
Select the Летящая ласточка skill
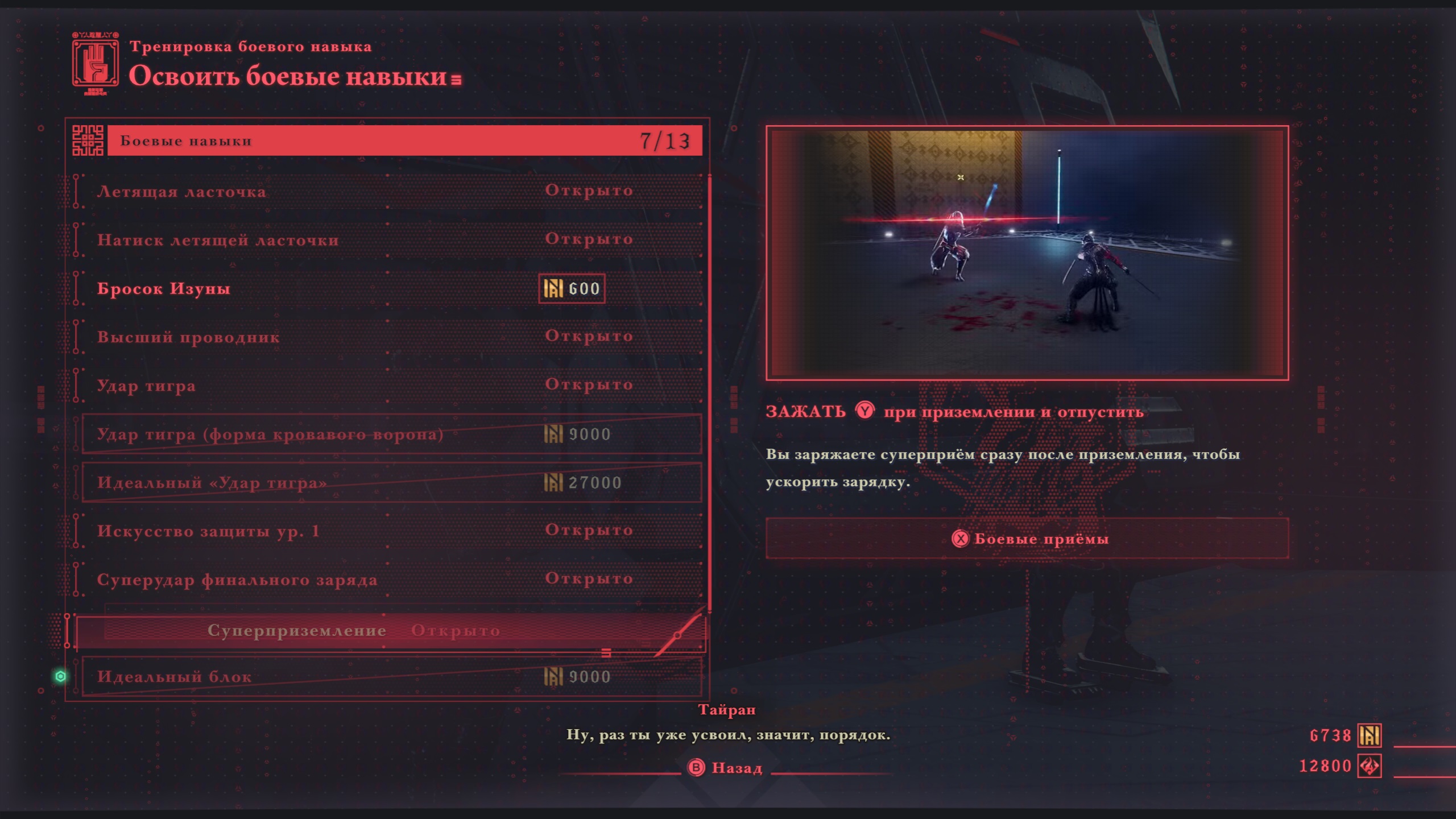[387, 191]
